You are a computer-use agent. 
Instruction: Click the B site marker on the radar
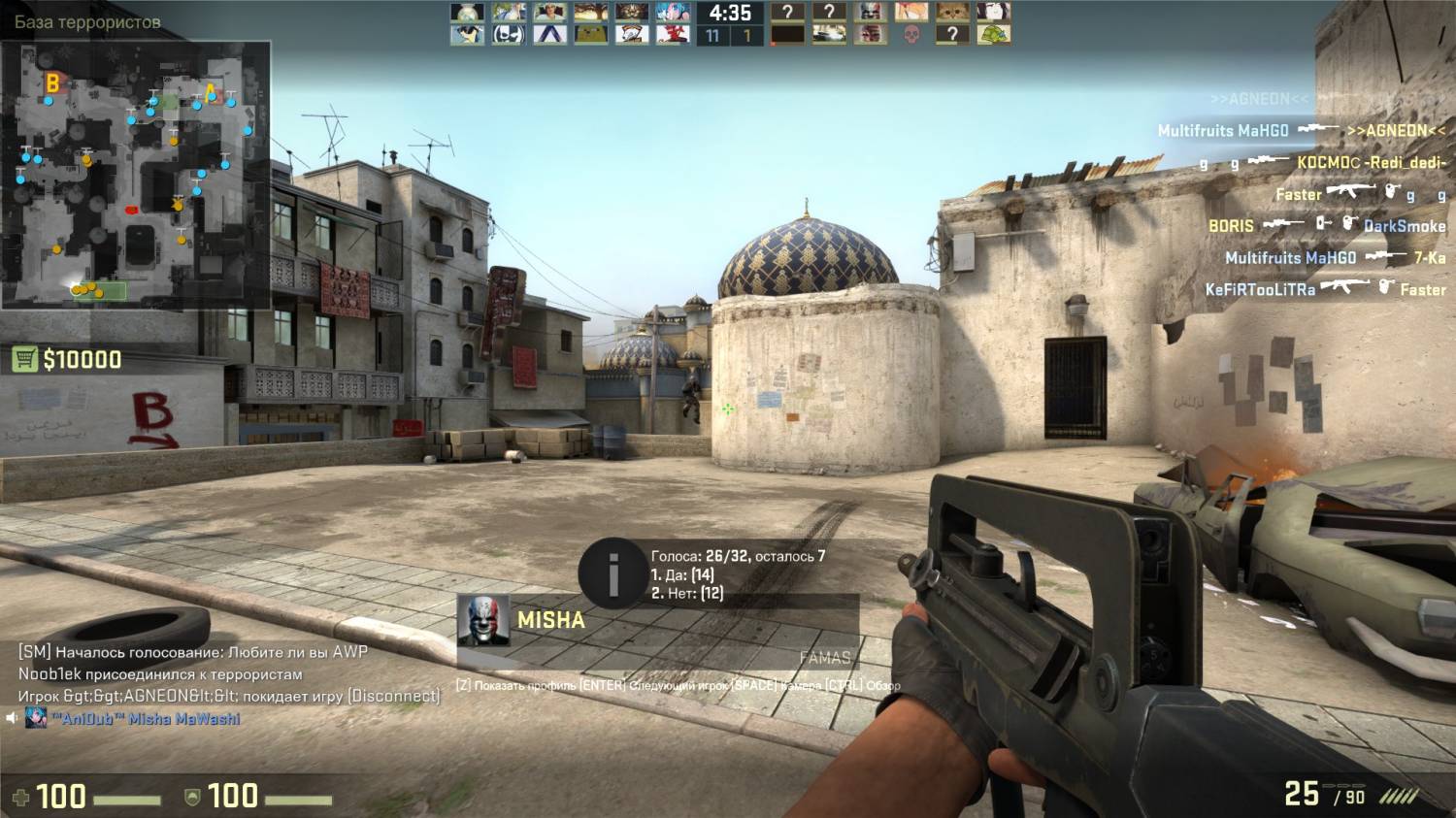(52, 83)
